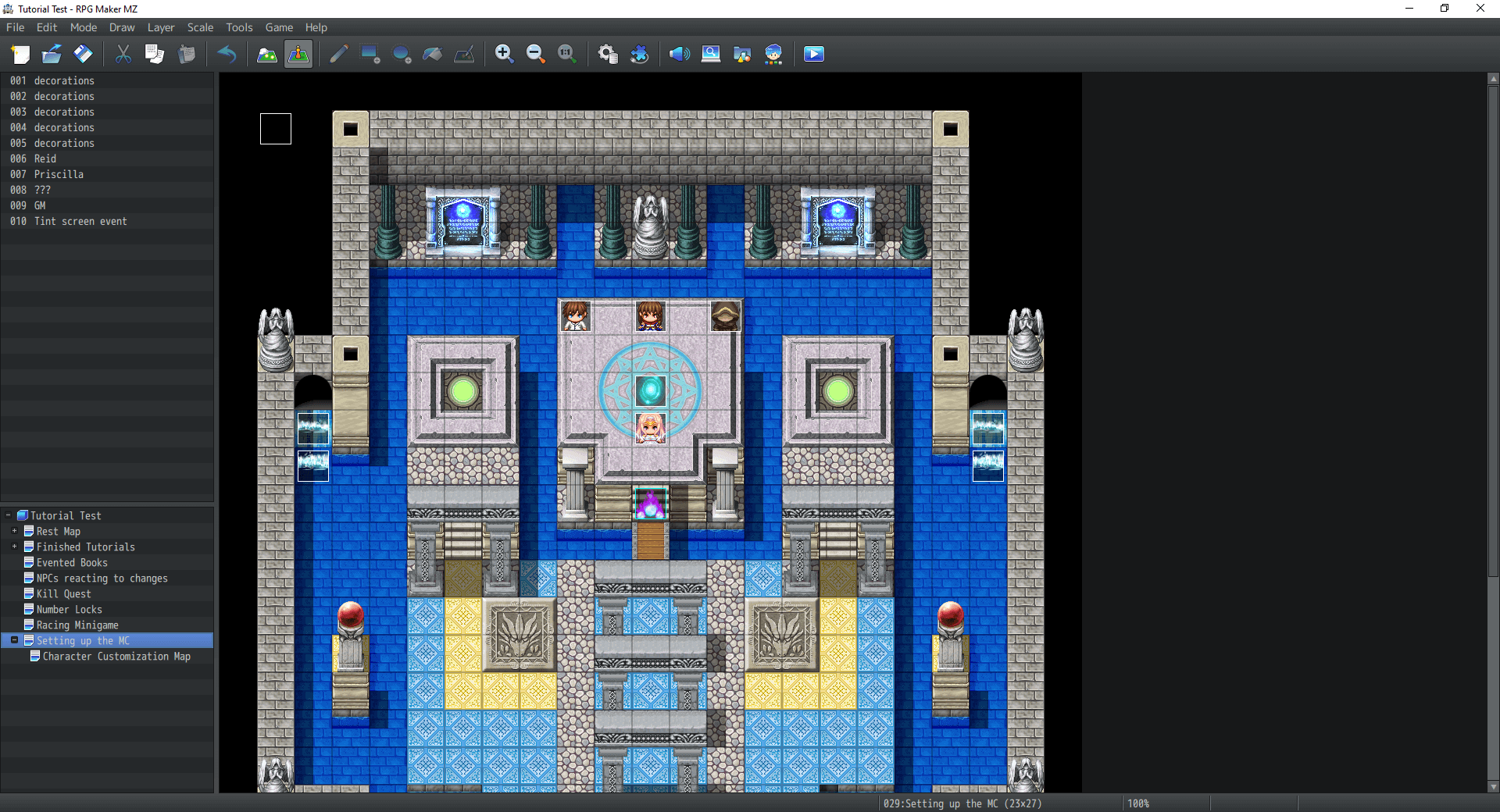Open the Tools menu
1500x812 pixels.
pos(239,27)
